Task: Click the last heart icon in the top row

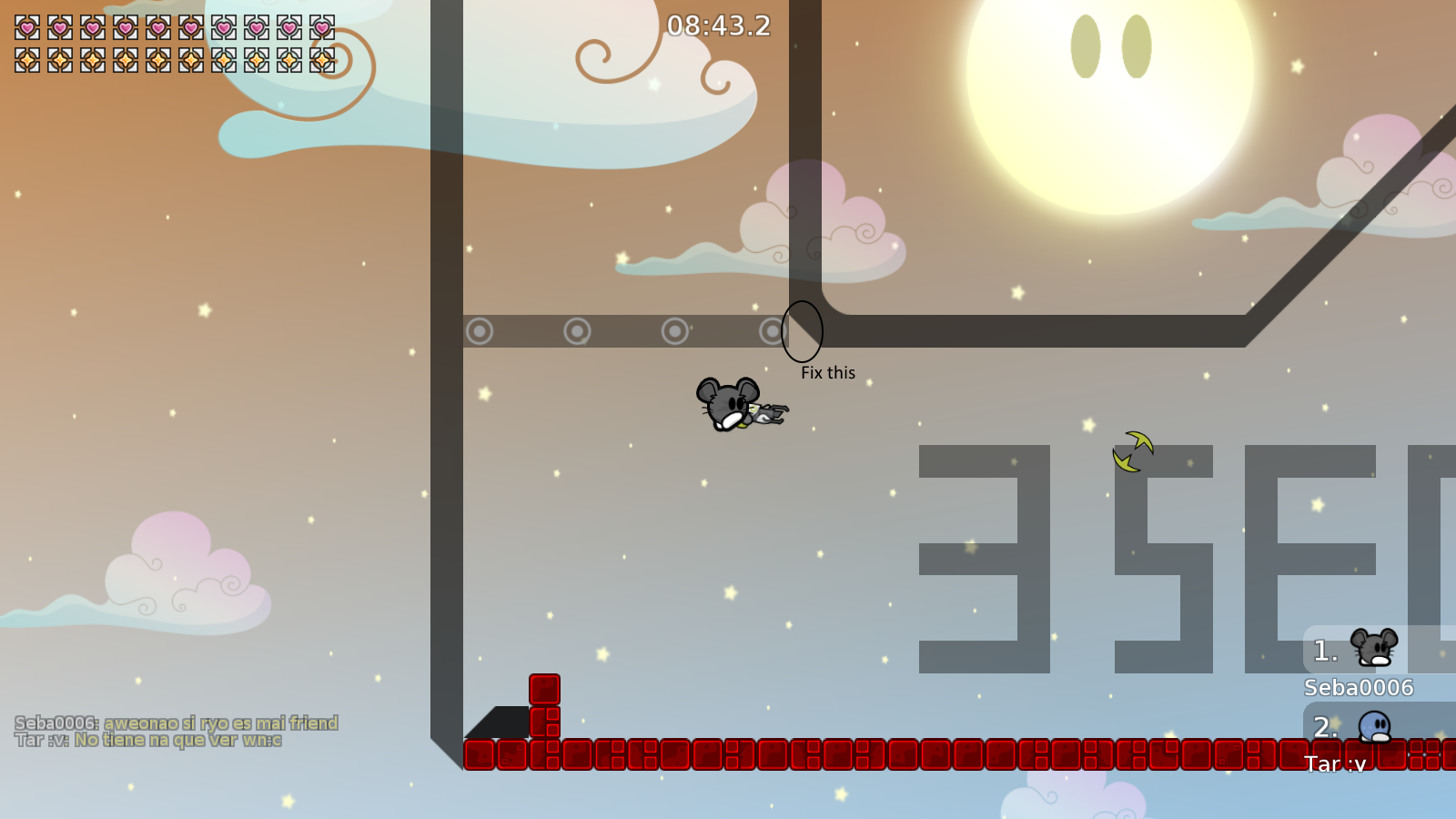Action: pyautogui.click(x=320, y=26)
